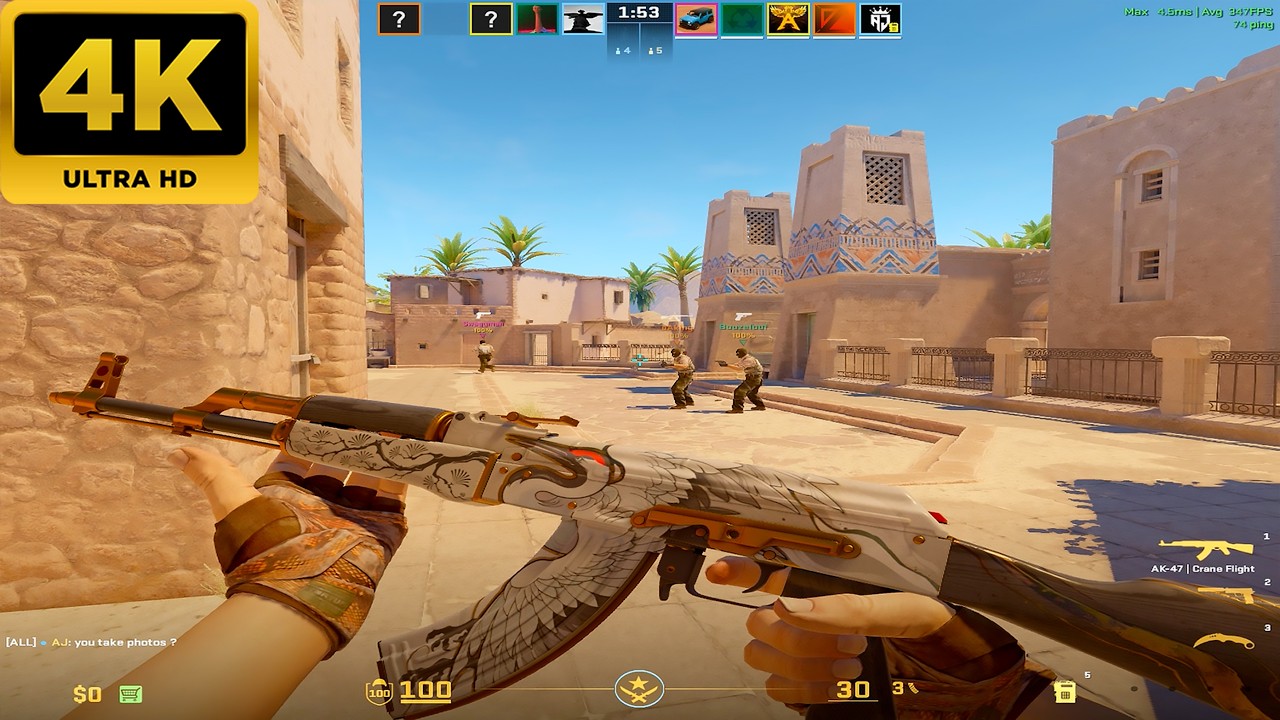Click the orange Z-logo player avatar
The height and width of the screenshot is (720, 1280).
(834, 19)
